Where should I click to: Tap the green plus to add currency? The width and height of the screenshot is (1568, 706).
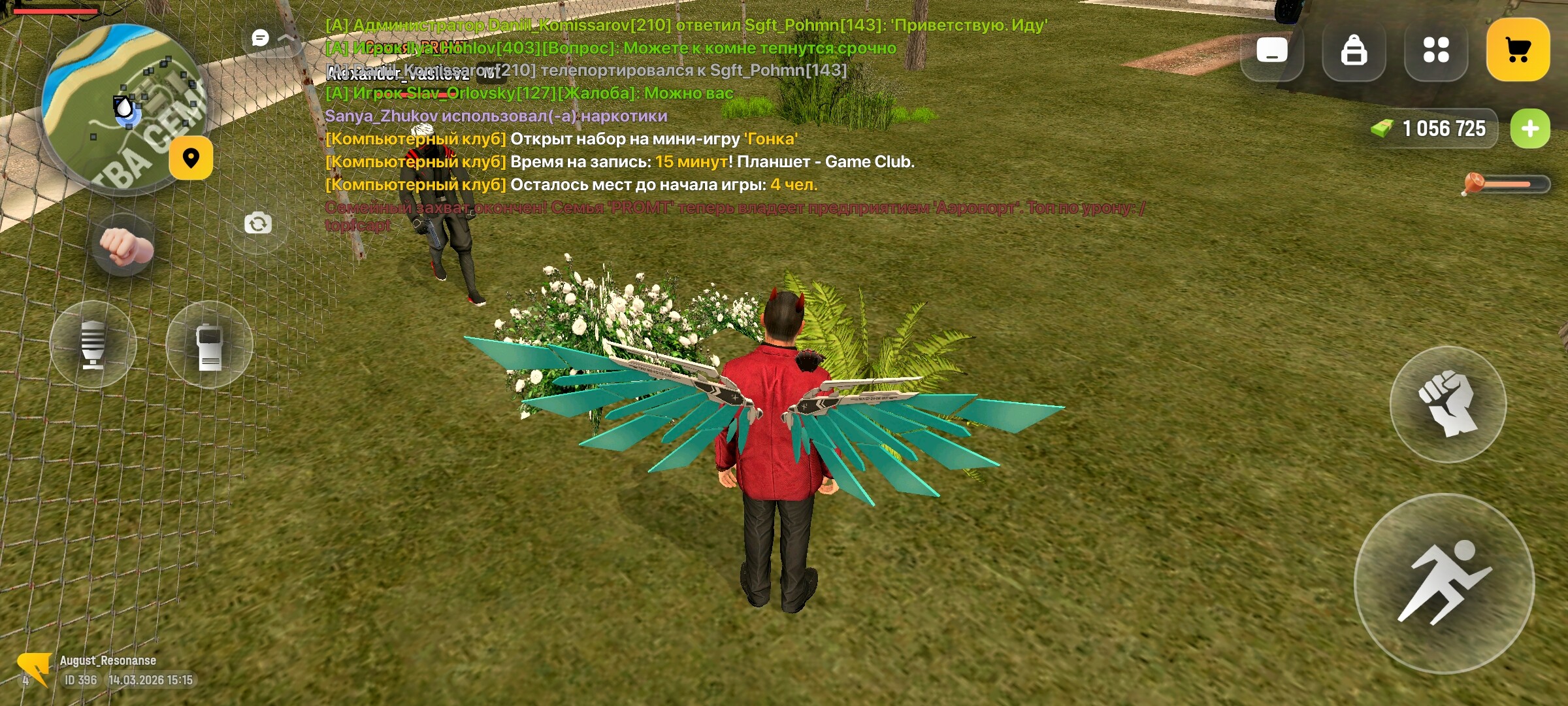point(1529,128)
